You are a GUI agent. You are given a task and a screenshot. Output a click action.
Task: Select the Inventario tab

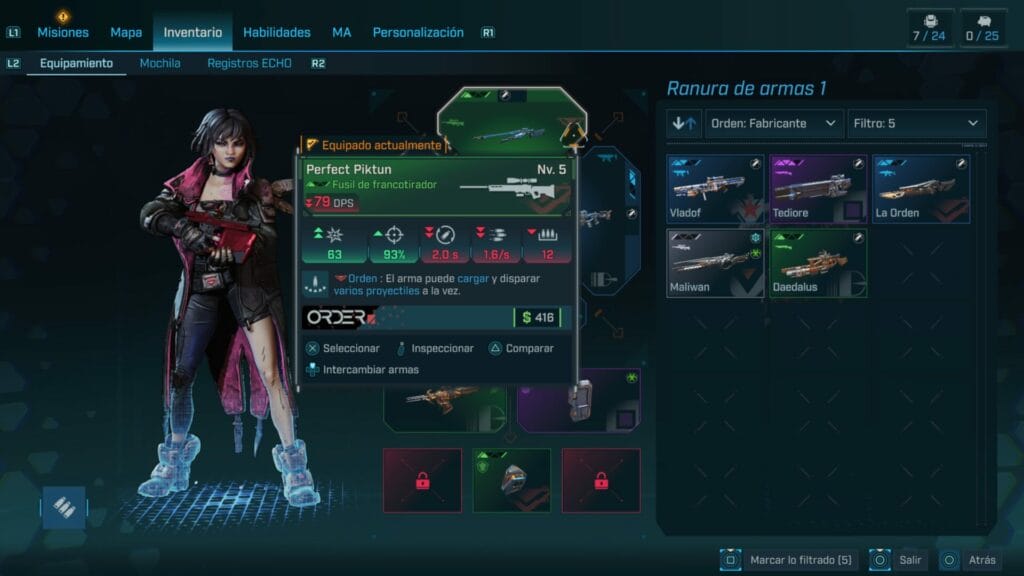pyautogui.click(x=193, y=32)
